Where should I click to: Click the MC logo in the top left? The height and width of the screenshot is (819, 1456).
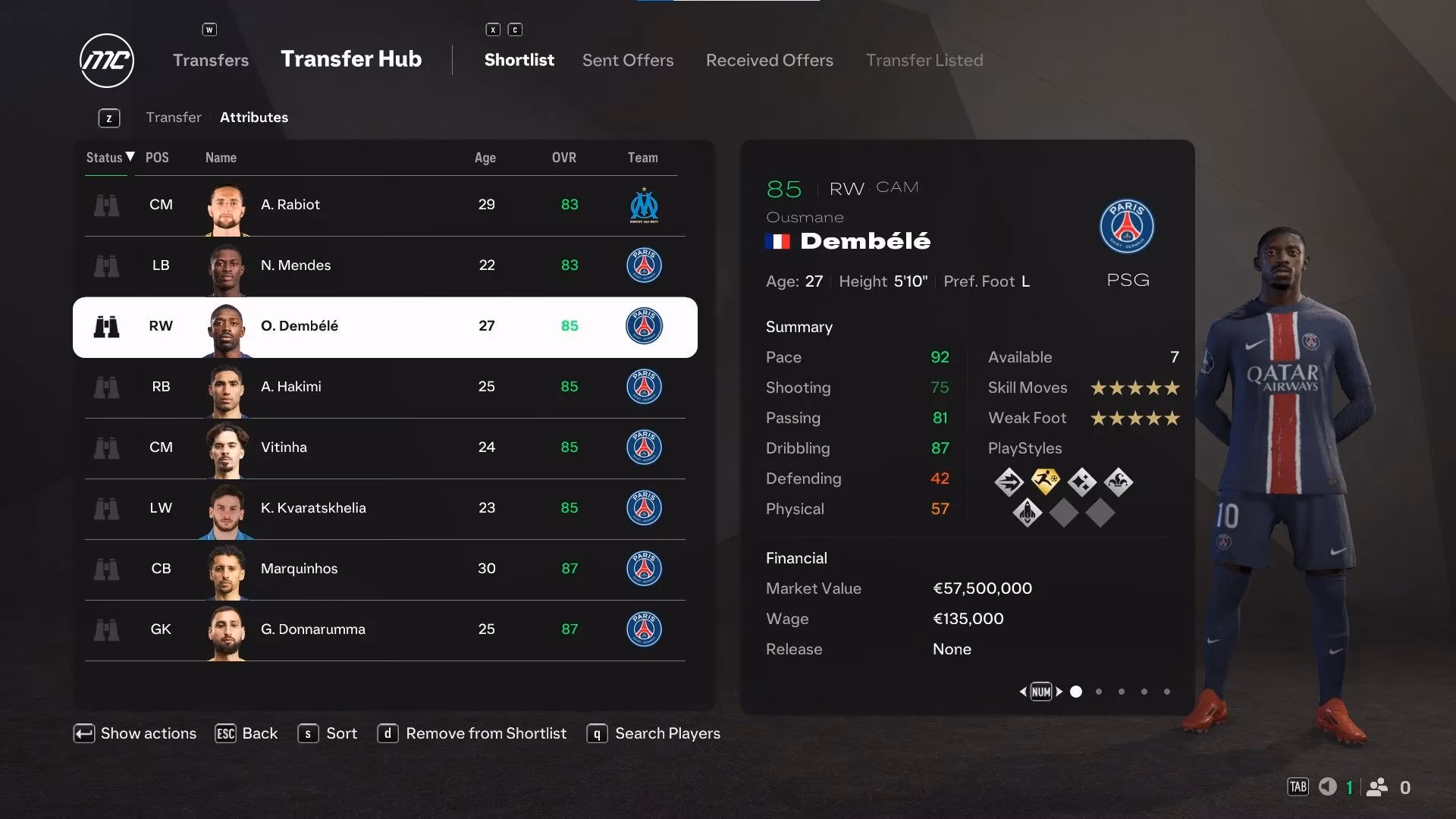(x=106, y=60)
